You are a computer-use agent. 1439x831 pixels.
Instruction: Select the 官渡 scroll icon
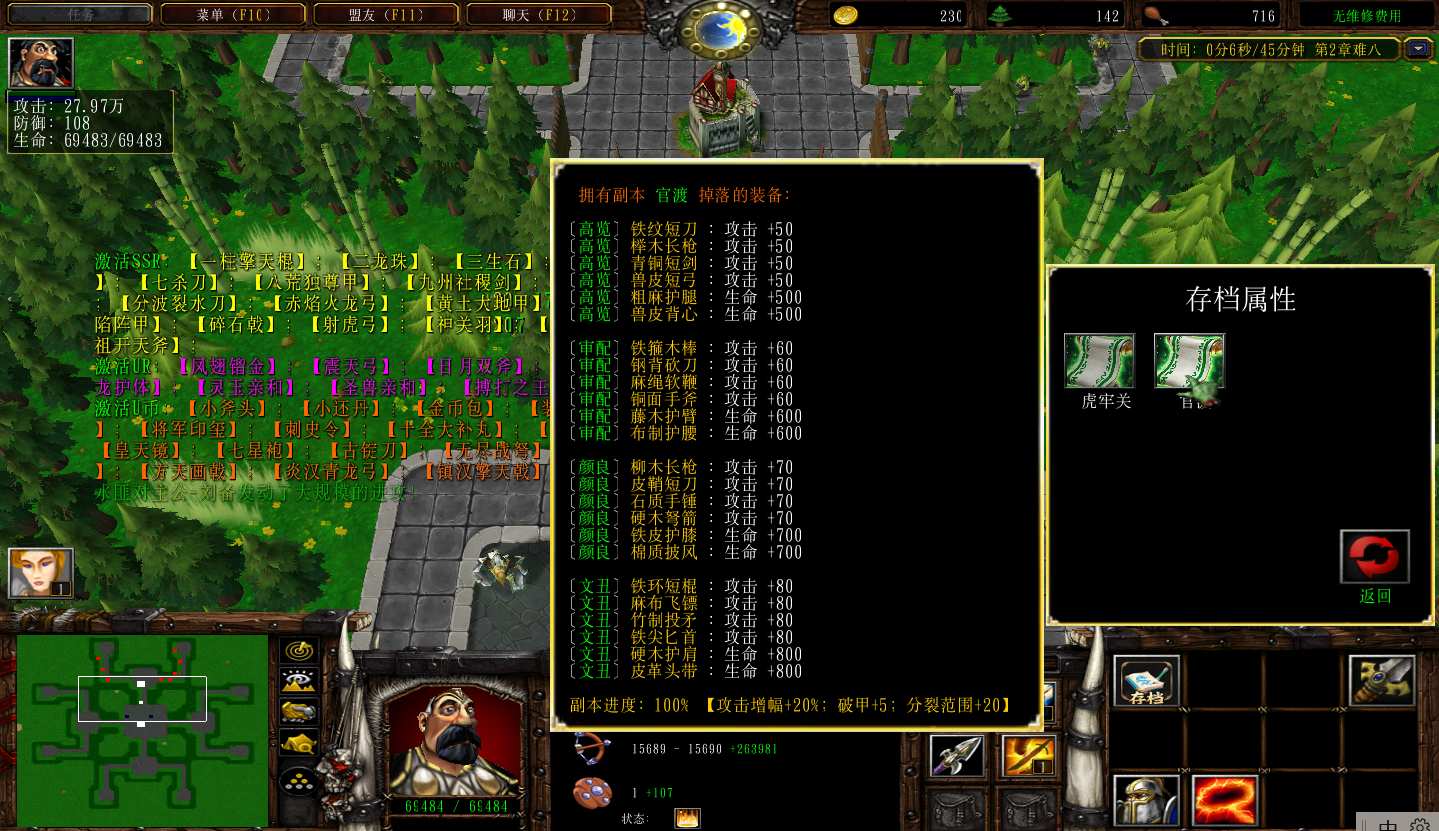[1189, 362]
